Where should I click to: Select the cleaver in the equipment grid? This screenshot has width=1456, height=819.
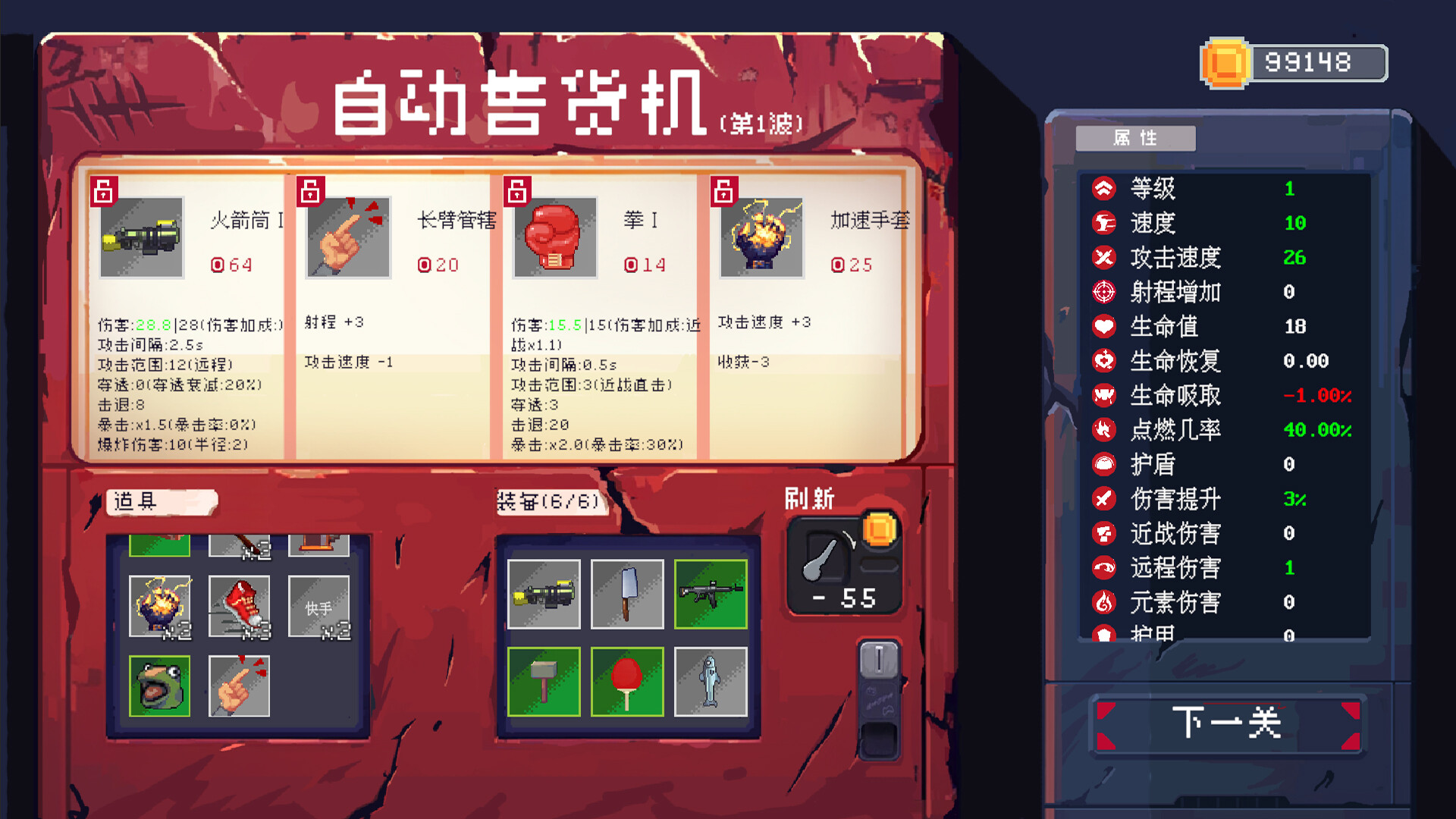pyautogui.click(x=628, y=594)
